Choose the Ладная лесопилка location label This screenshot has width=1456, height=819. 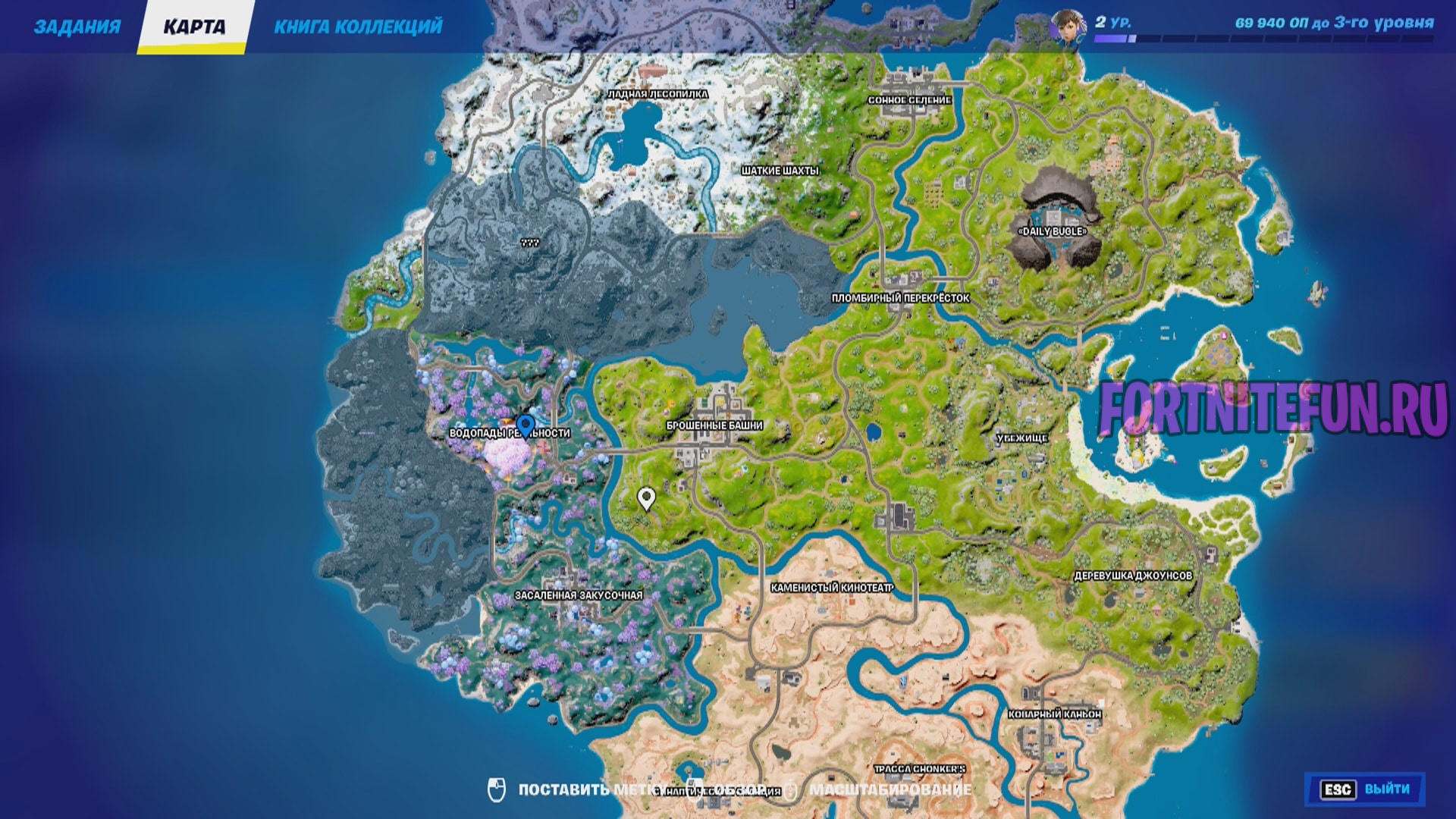pyautogui.click(x=657, y=94)
